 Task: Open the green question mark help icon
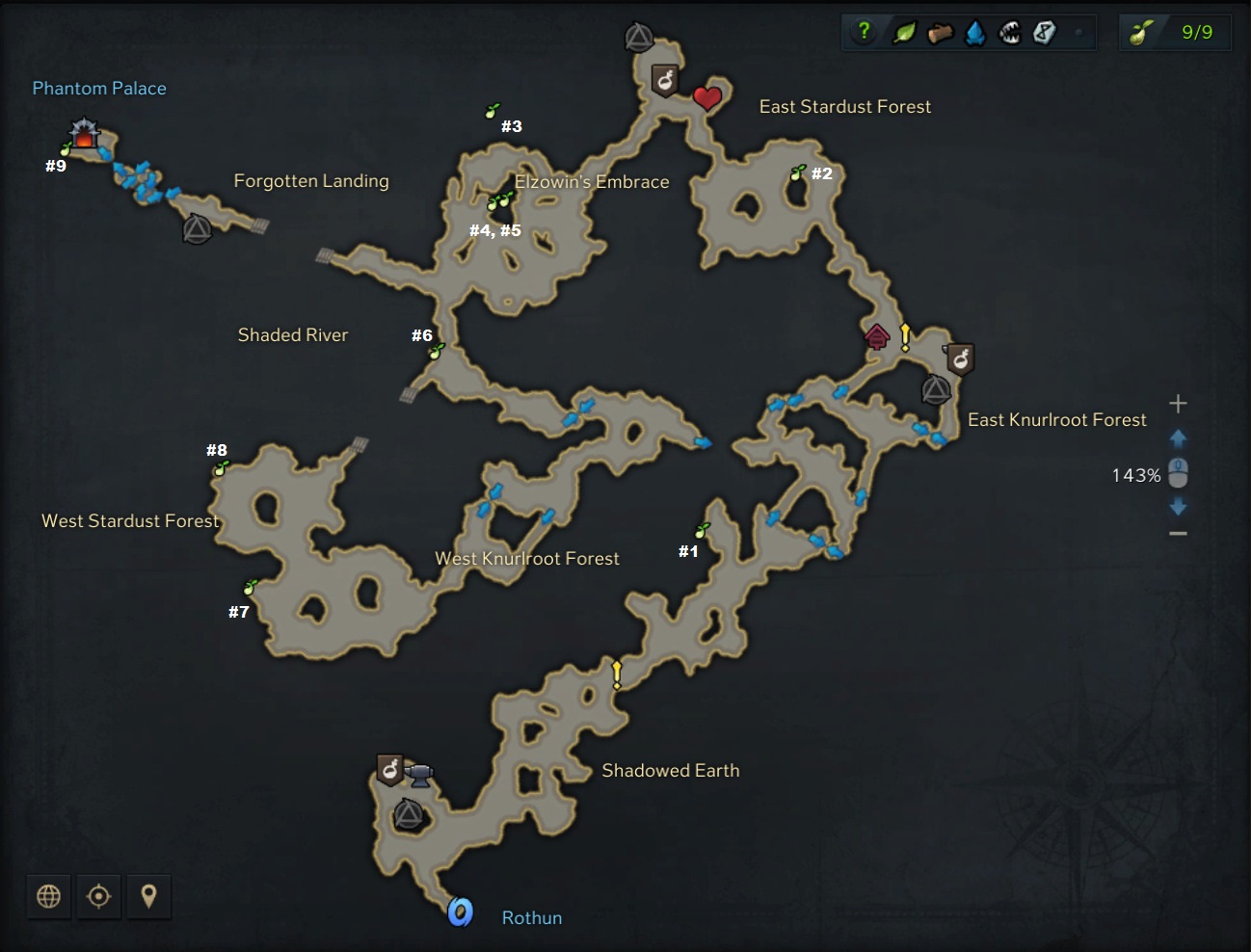[x=864, y=32]
